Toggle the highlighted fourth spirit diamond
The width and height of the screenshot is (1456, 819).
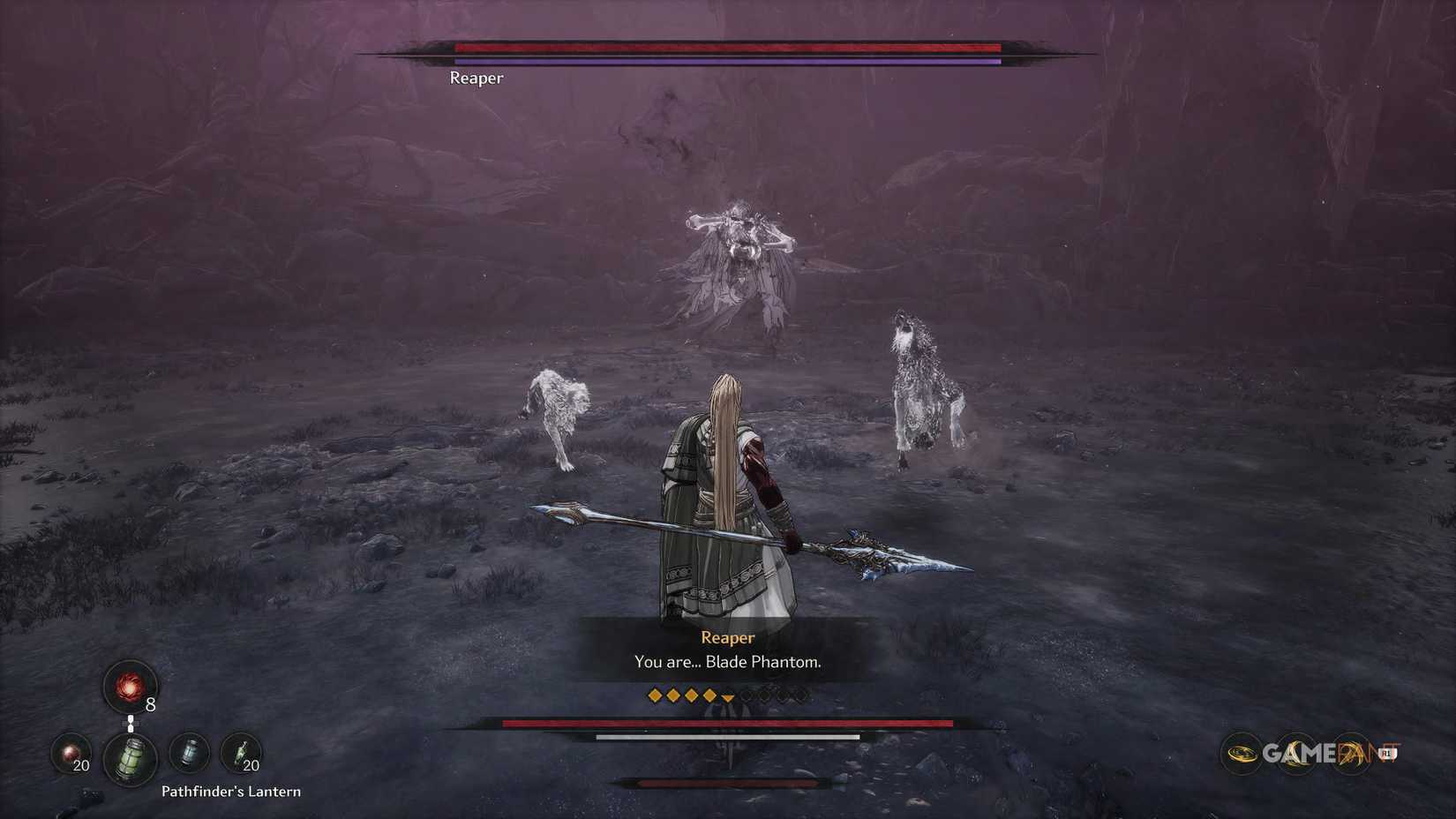point(710,696)
